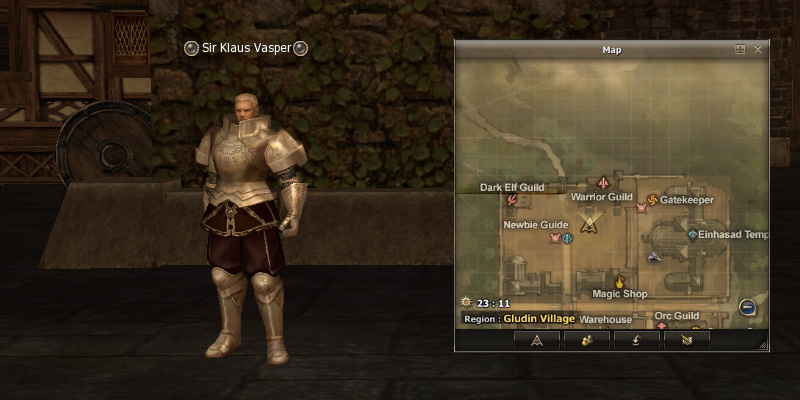Maximize the Map window

pyautogui.click(x=740, y=49)
